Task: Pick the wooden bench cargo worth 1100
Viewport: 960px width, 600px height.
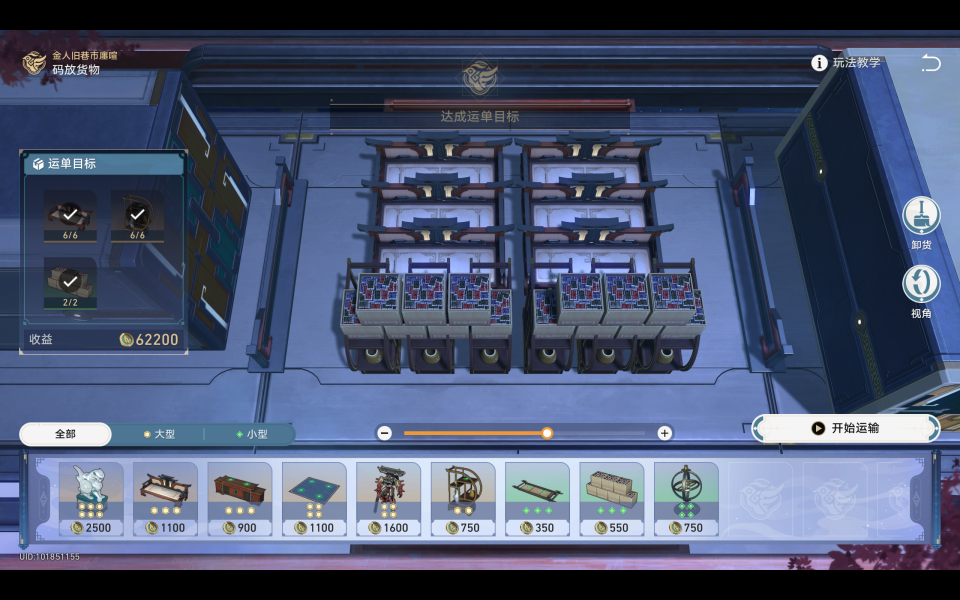Action: point(165,498)
